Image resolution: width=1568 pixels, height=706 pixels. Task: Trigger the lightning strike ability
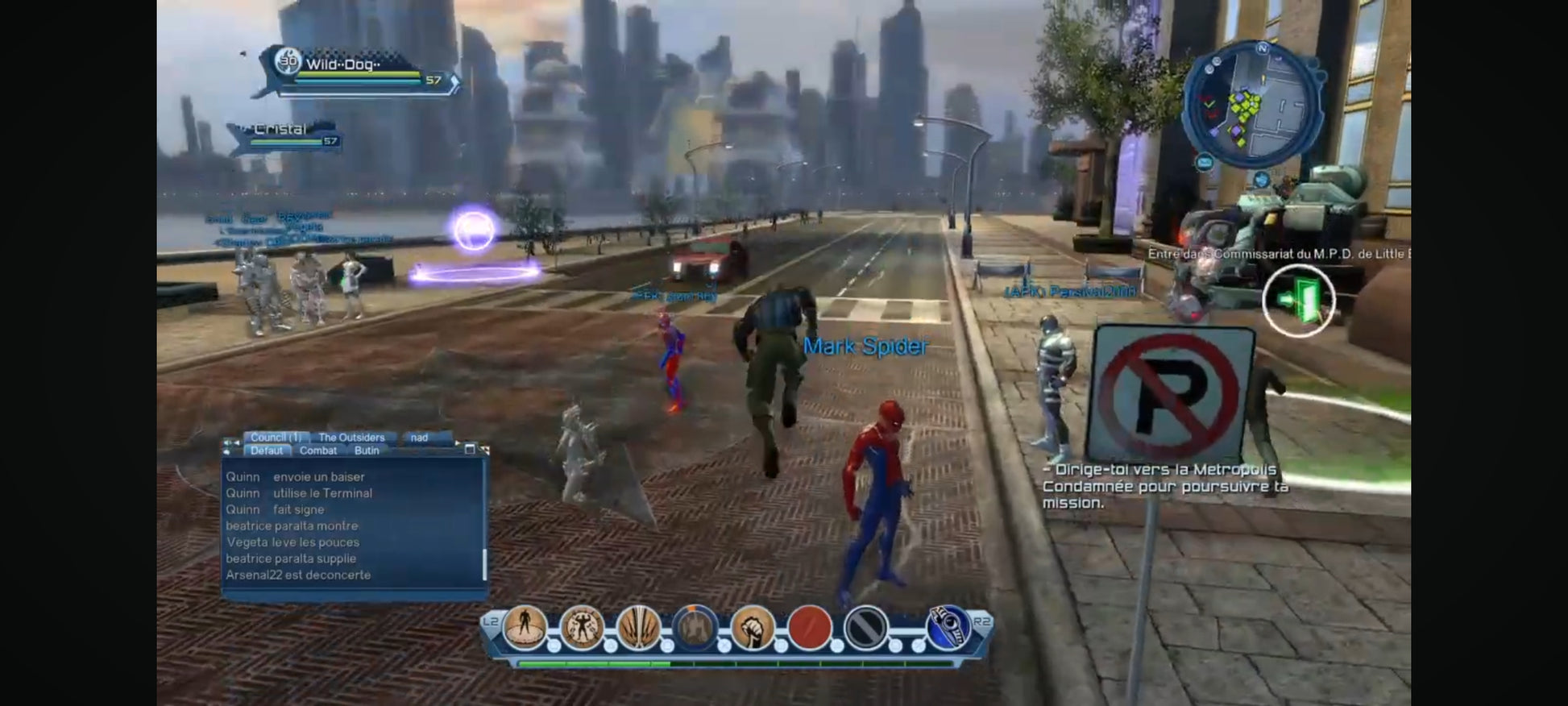pyautogui.click(x=639, y=627)
